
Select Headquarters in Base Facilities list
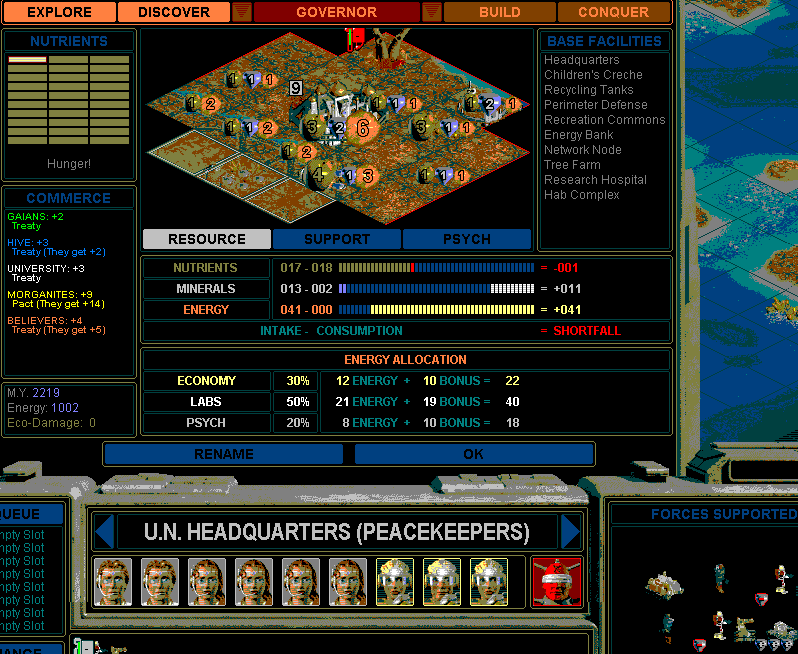[581, 60]
